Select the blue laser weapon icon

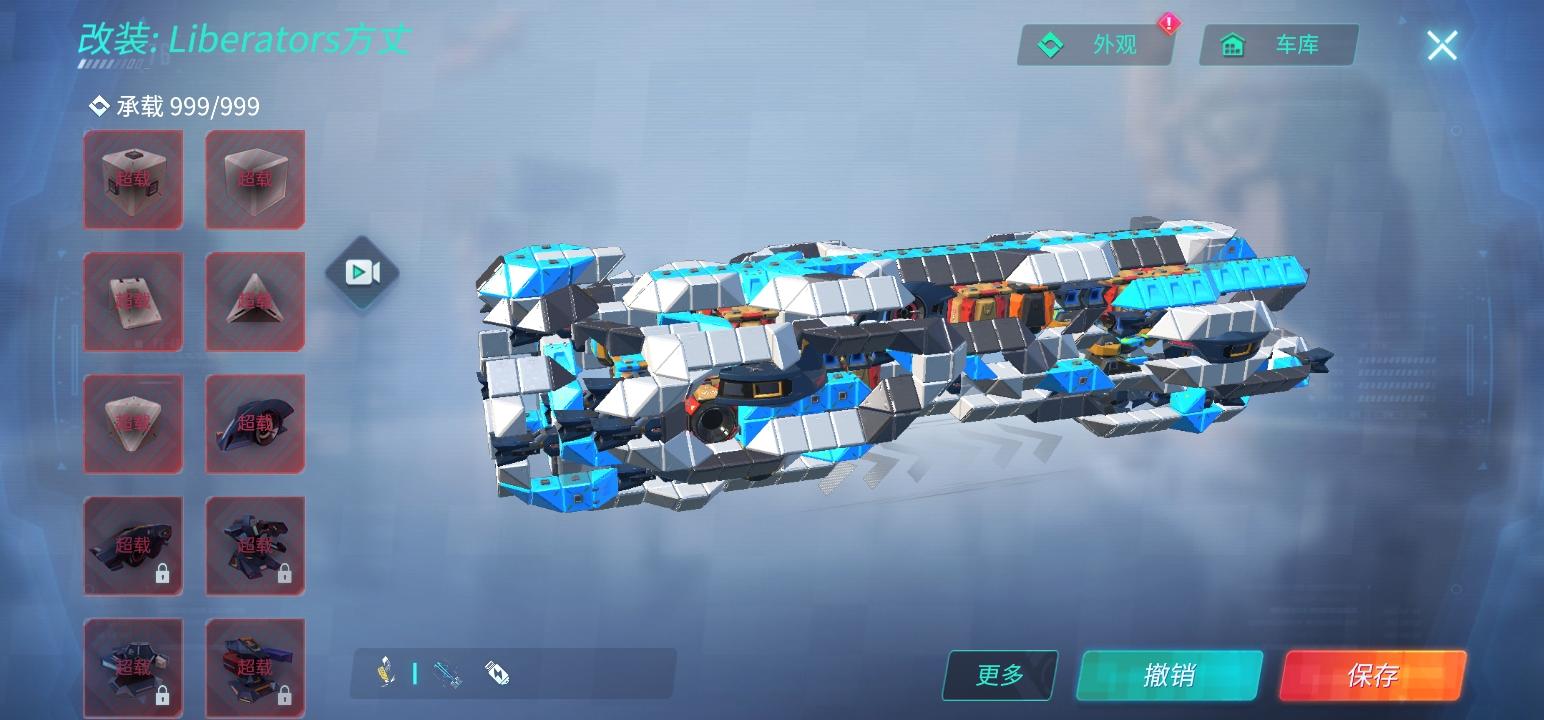(x=448, y=673)
